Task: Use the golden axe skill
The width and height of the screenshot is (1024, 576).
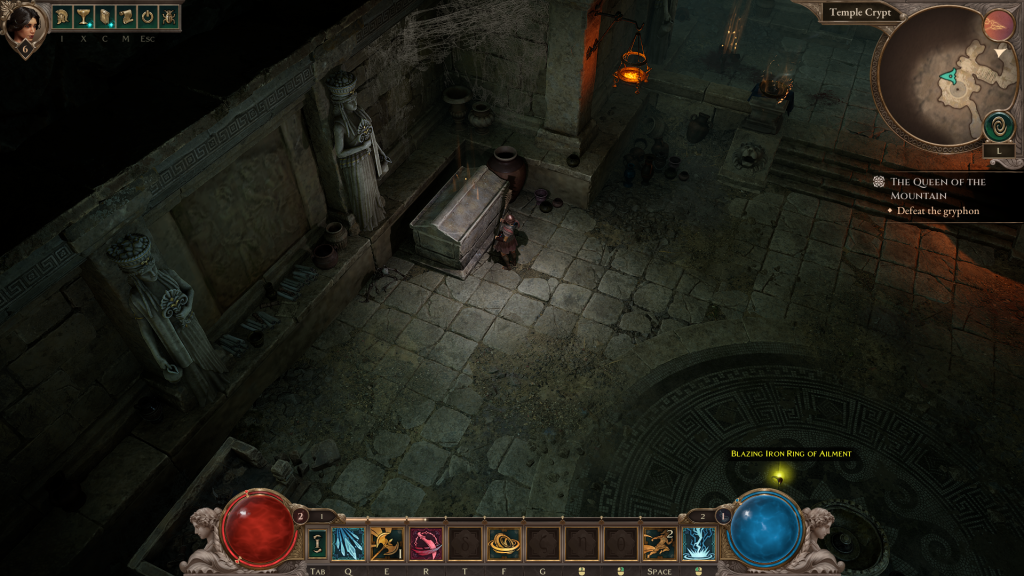Action: click(x=386, y=544)
